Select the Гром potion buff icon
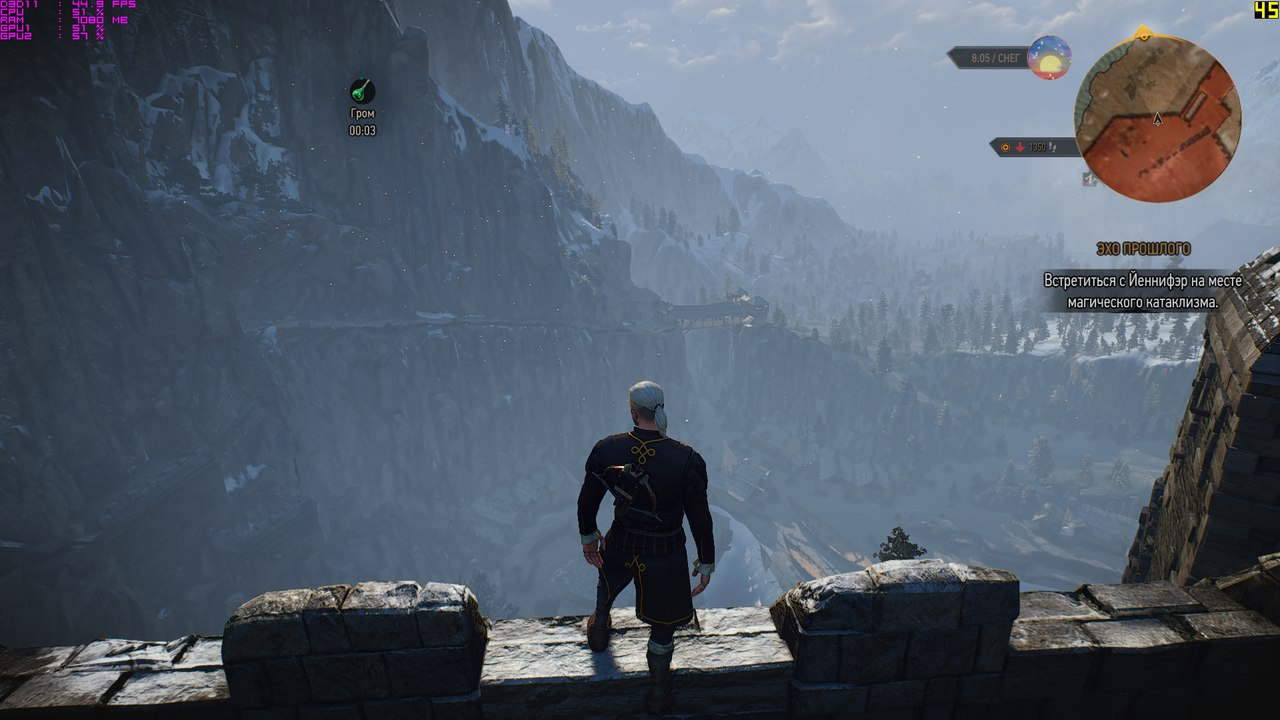The width and height of the screenshot is (1280, 720). pos(362,91)
